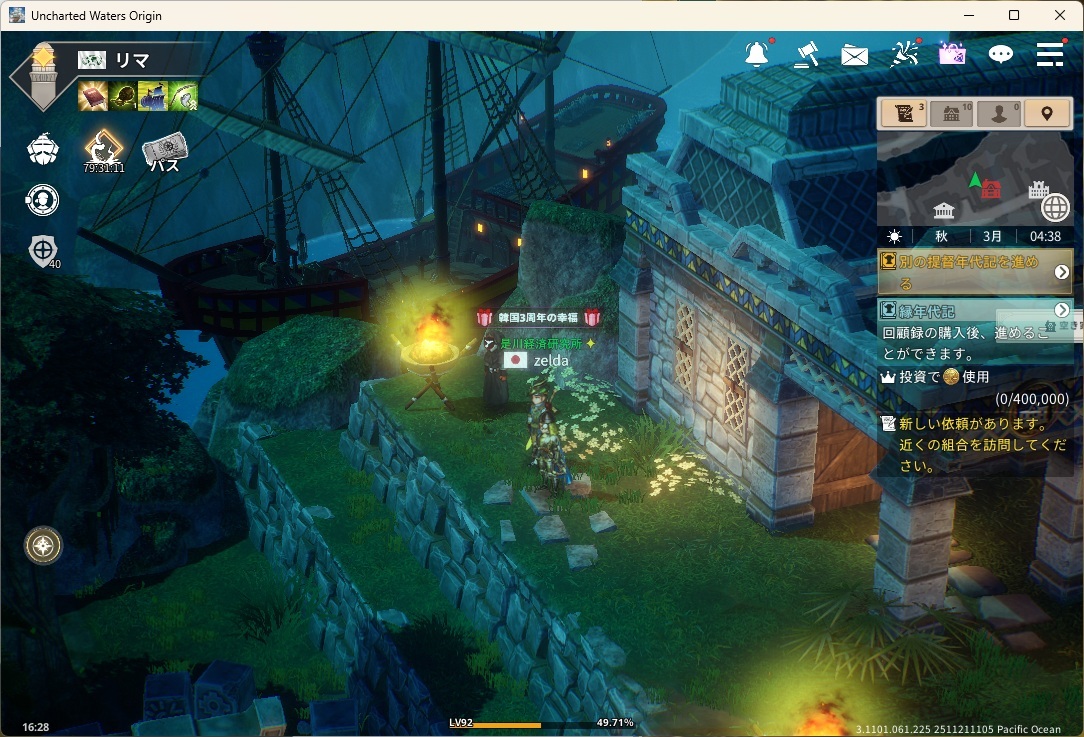Open the pink shop bag
This screenshot has height=737, width=1084.
point(952,54)
